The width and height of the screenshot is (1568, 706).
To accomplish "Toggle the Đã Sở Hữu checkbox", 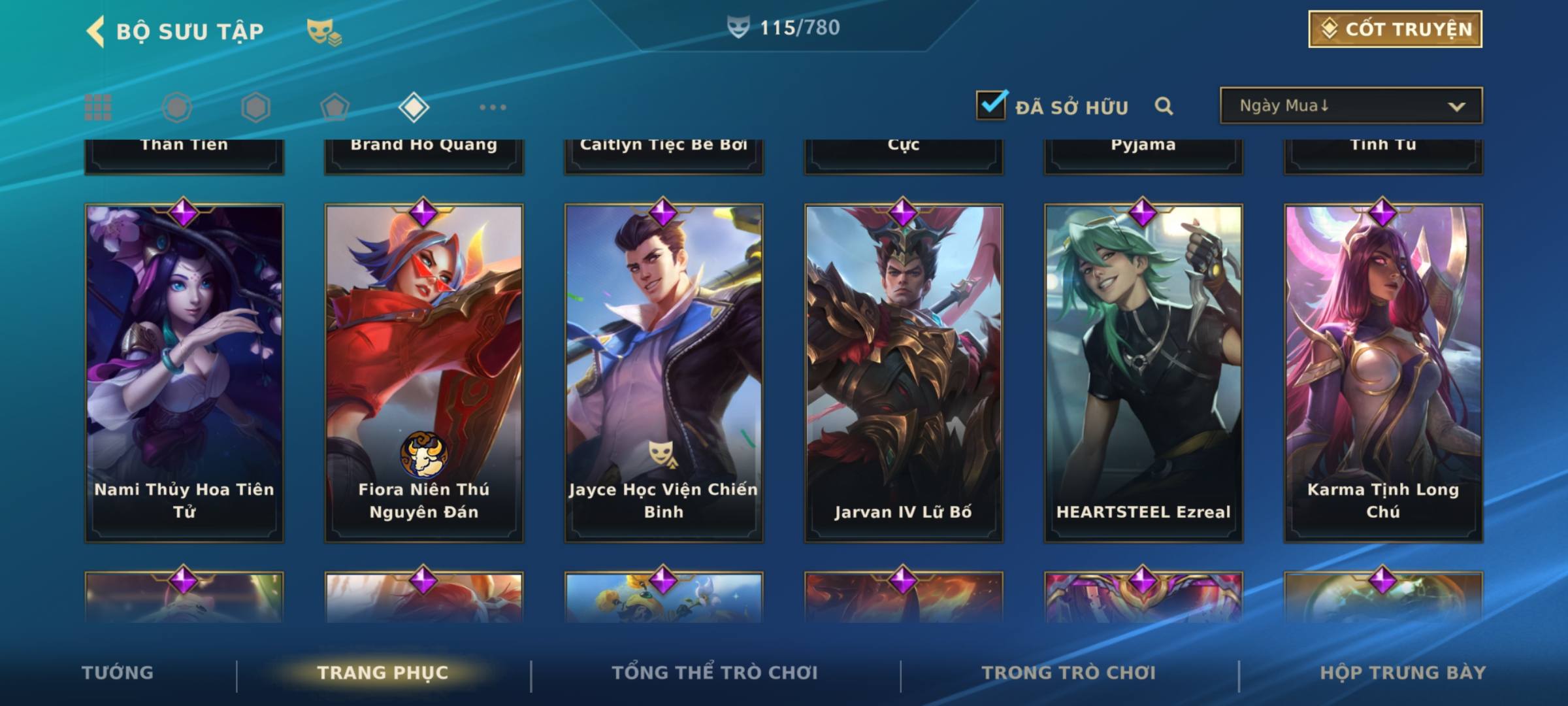I will coord(991,105).
